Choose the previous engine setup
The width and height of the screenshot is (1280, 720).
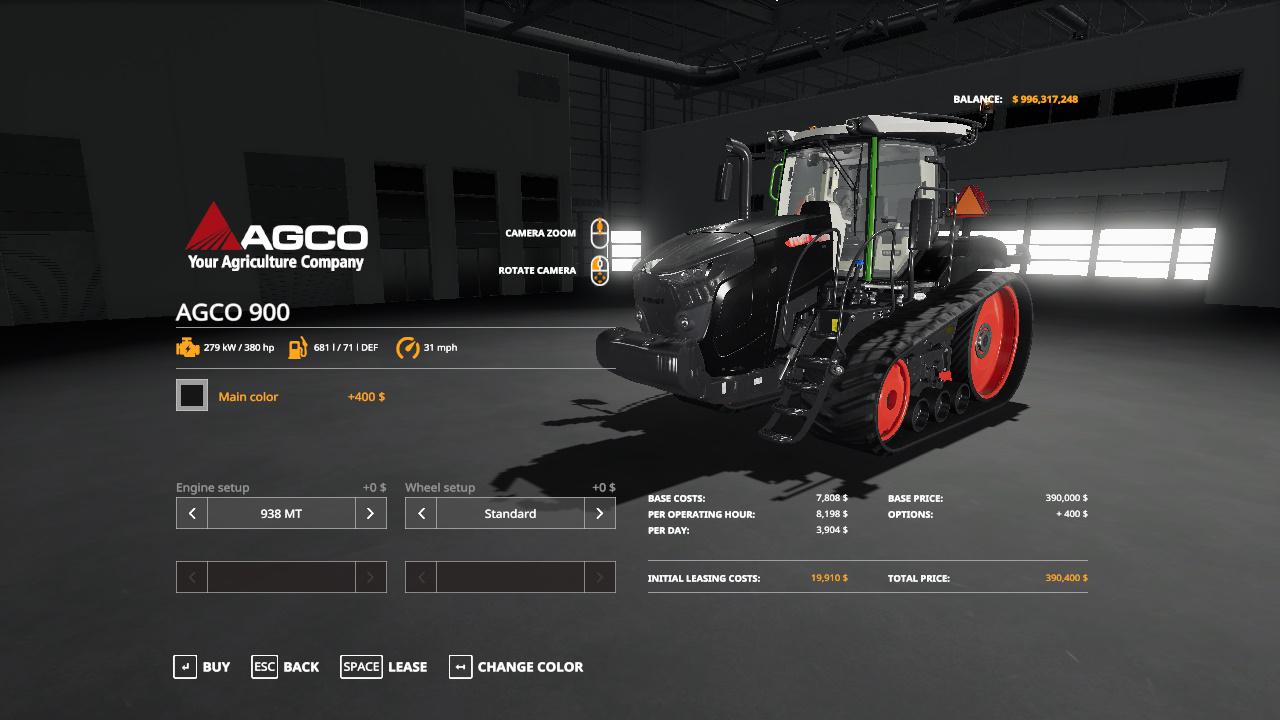[x=192, y=514]
